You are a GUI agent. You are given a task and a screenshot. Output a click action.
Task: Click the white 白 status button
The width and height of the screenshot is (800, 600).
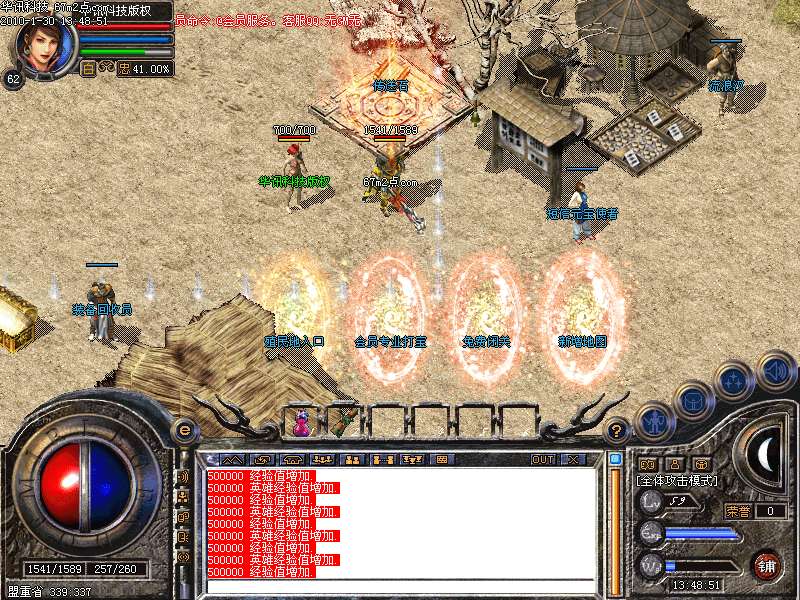pos(88,69)
